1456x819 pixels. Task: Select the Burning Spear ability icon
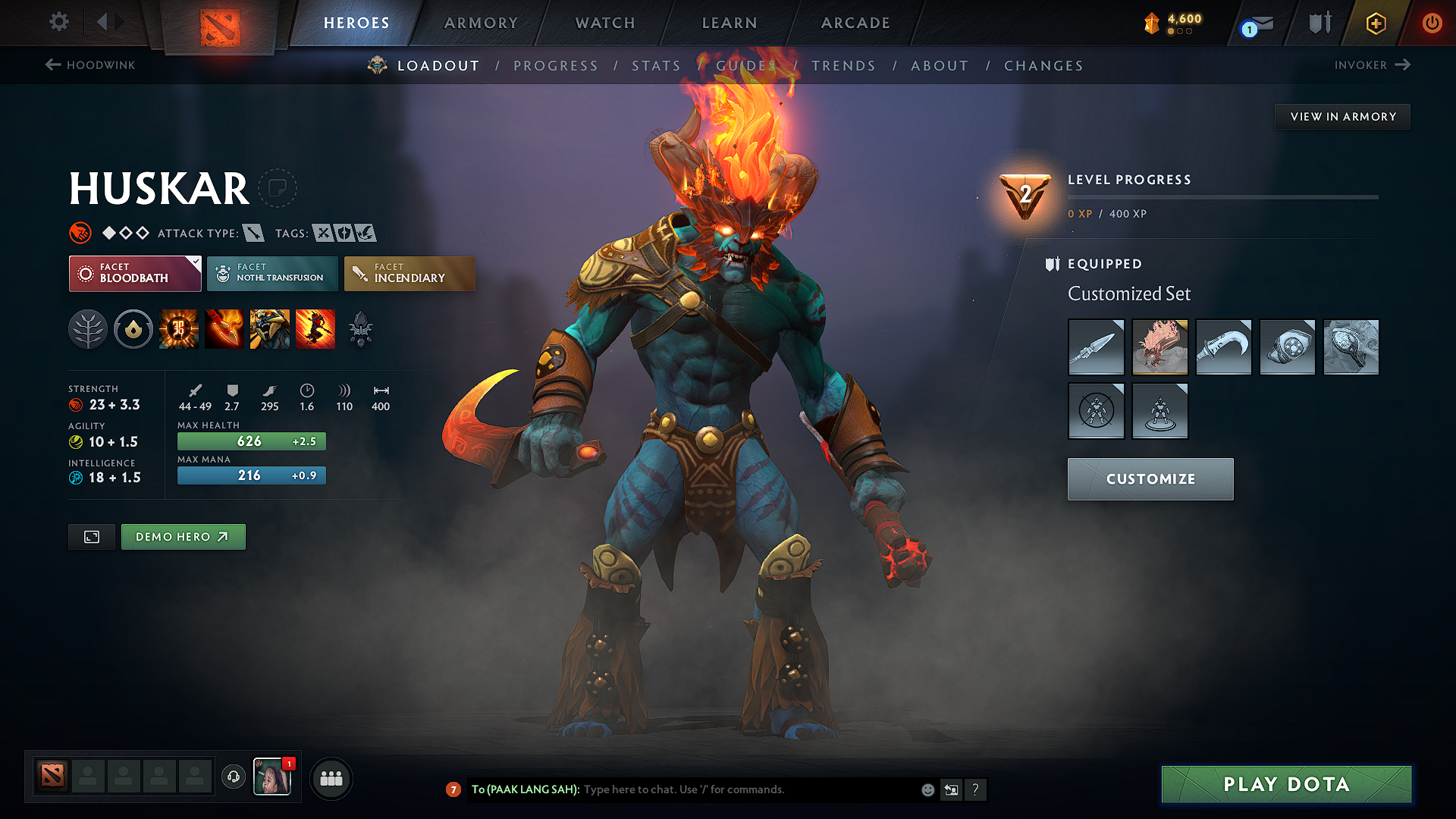224,329
